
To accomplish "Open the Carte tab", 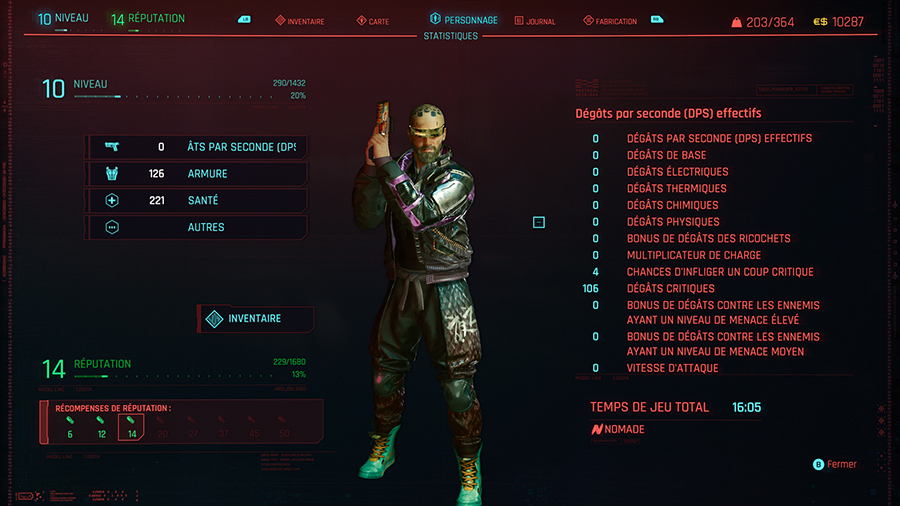I will tap(371, 21).
